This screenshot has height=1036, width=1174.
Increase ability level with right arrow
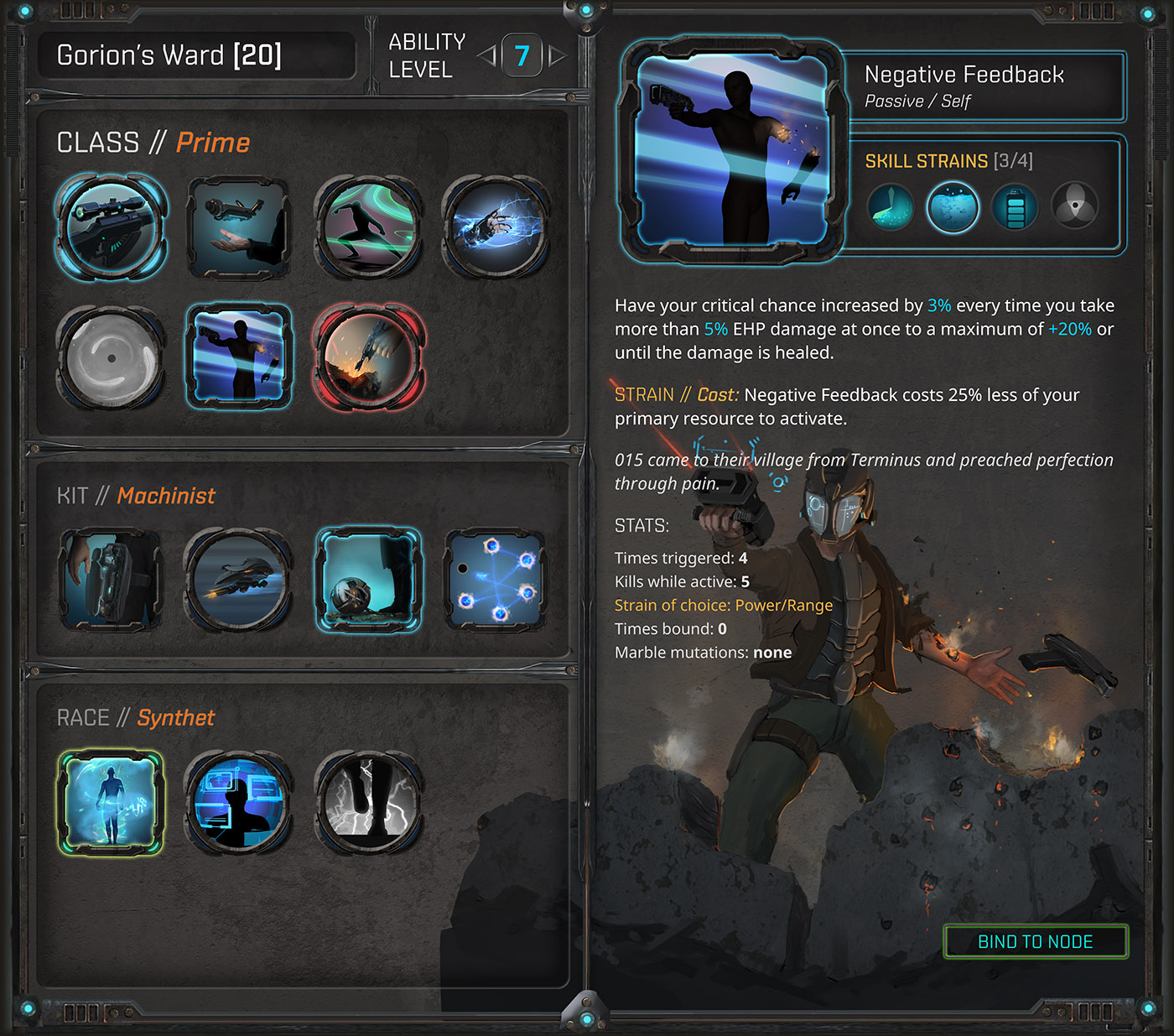pos(557,56)
